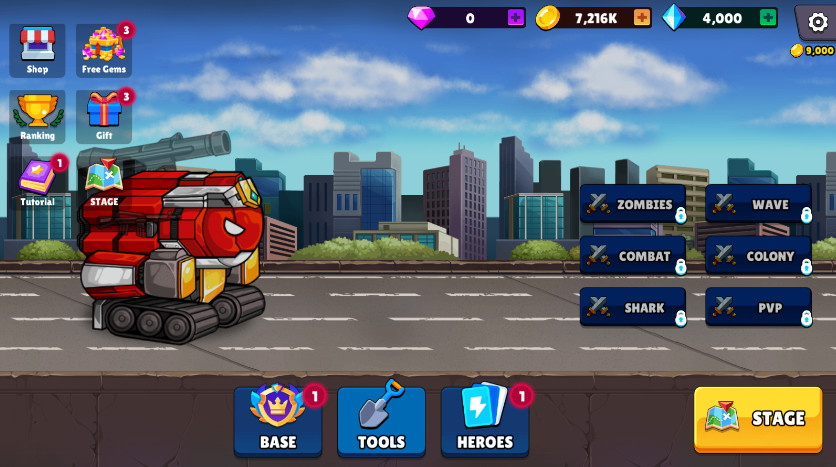Enter the Shark mode
The width and height of the screenshot is (836, 467).
(632, 308)
